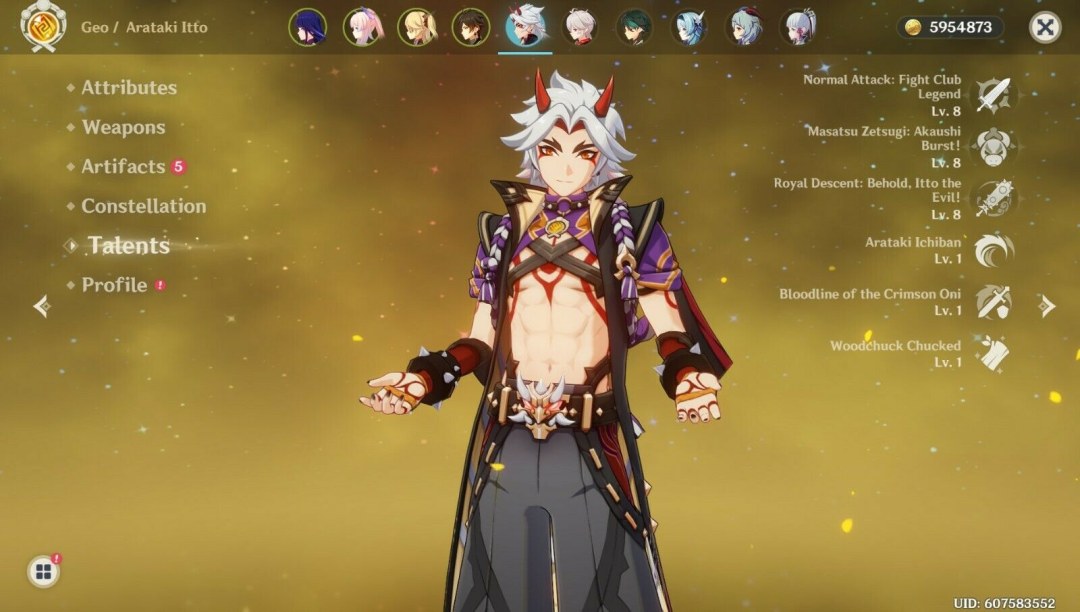Open the Weapons section
This screenshot has width=1080, height=612.
123,127
